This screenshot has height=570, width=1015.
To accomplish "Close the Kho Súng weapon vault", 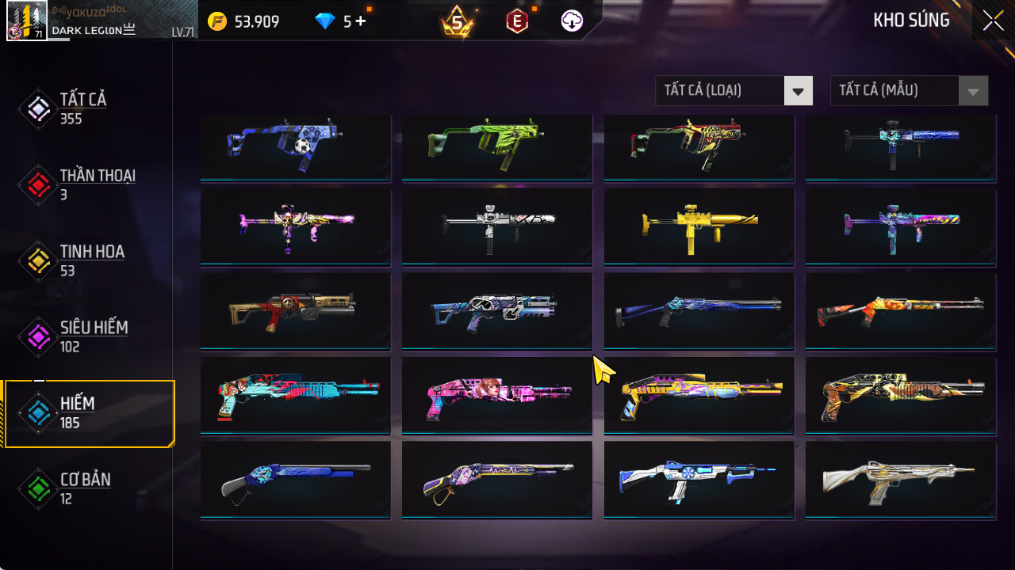I will (992, 21).
